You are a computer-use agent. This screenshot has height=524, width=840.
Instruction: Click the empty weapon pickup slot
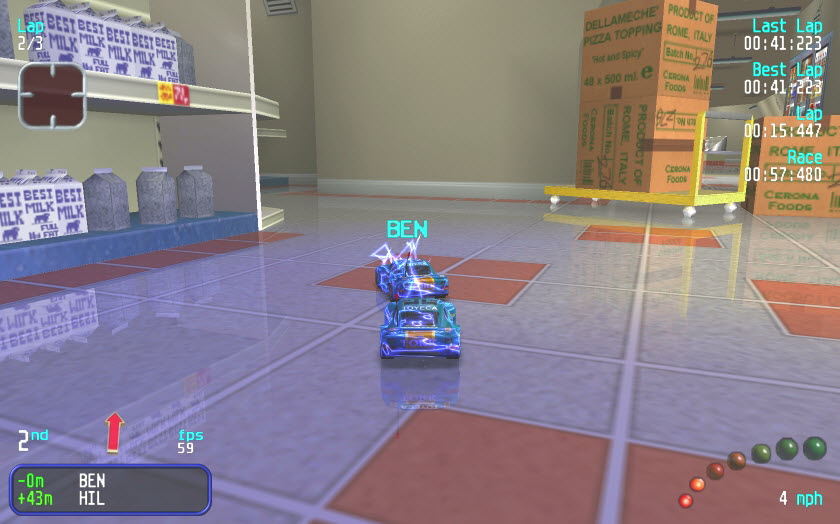[x=52, y=95]
